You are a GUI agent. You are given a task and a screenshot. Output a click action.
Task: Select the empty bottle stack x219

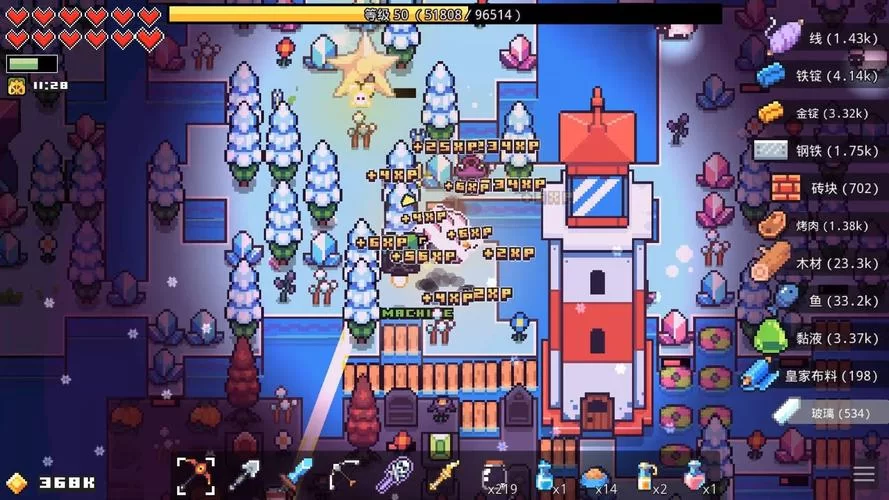494,474
